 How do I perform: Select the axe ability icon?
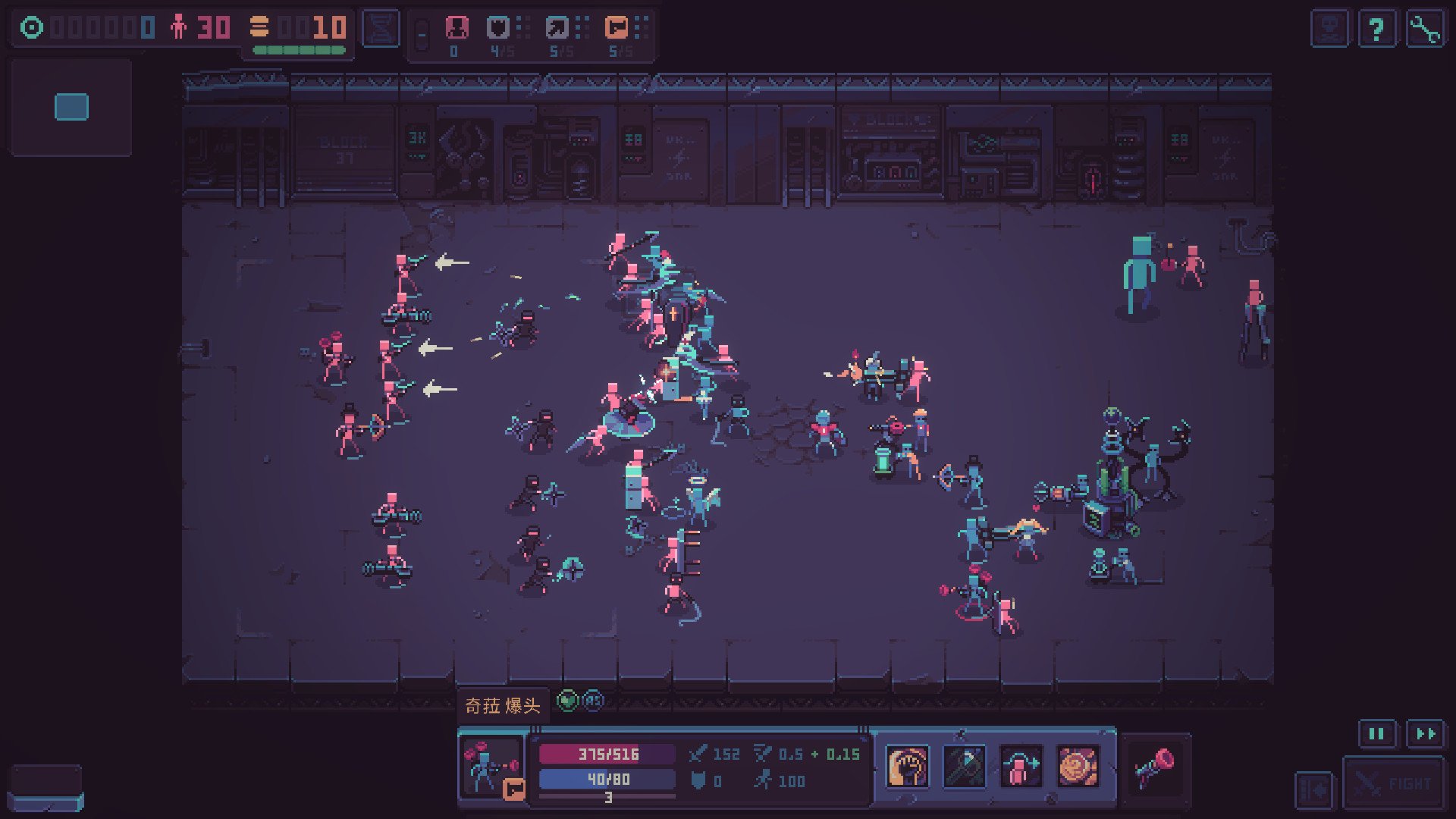(964, 767)
